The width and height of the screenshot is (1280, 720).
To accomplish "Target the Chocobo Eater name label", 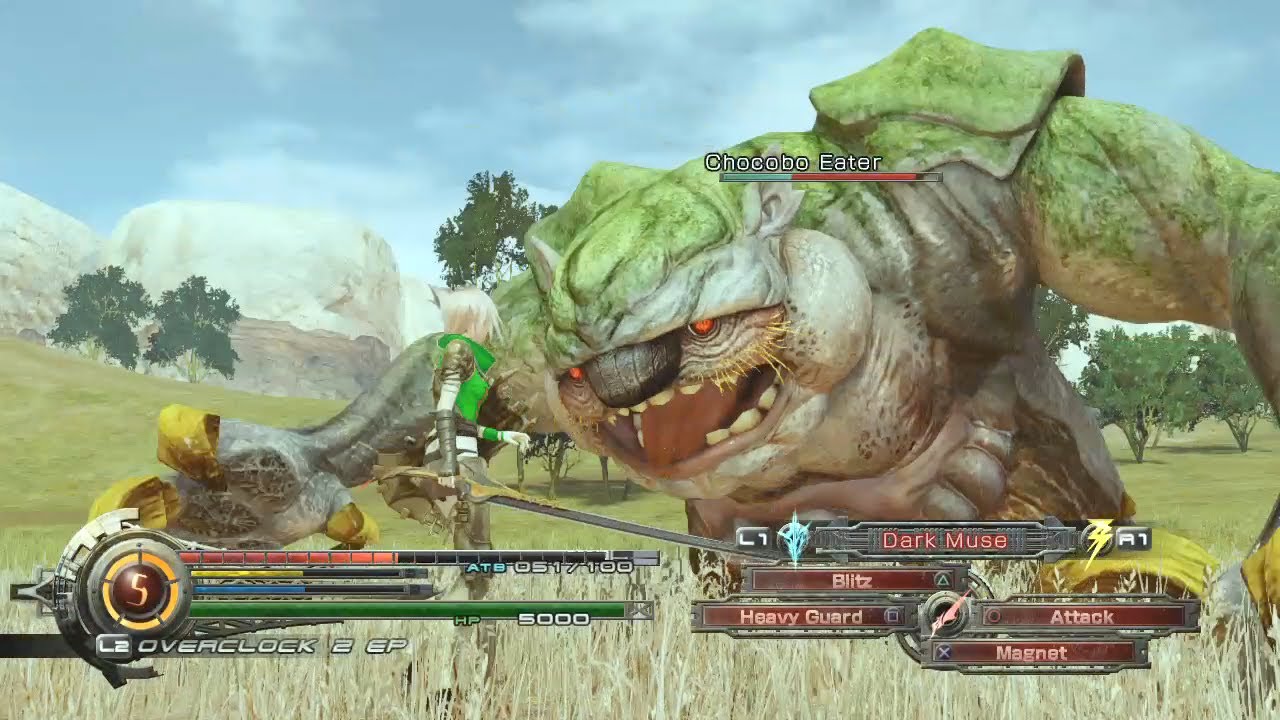I will (792, 162).
